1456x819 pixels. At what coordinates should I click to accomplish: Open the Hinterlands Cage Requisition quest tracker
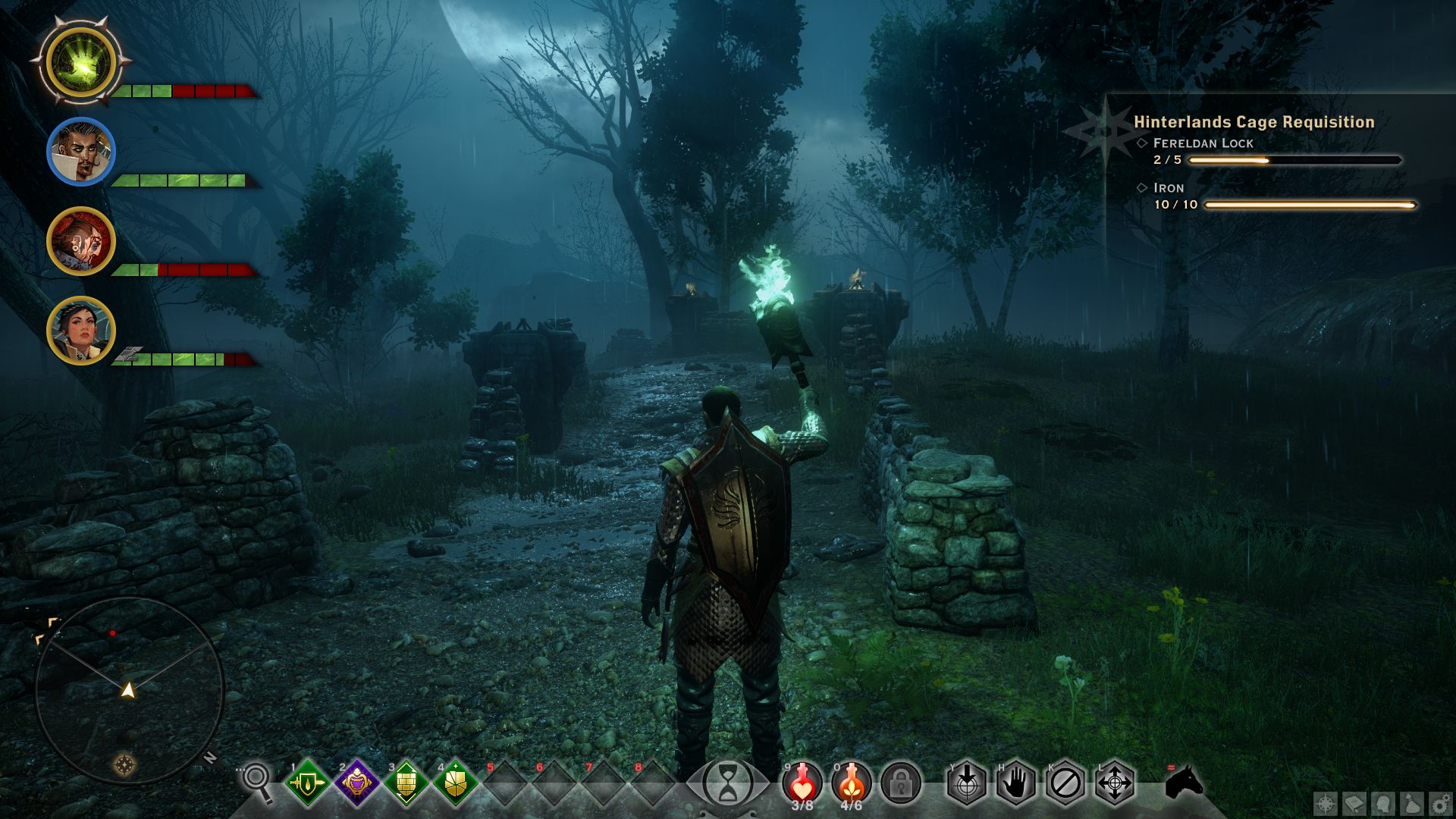click(1253, 122)
